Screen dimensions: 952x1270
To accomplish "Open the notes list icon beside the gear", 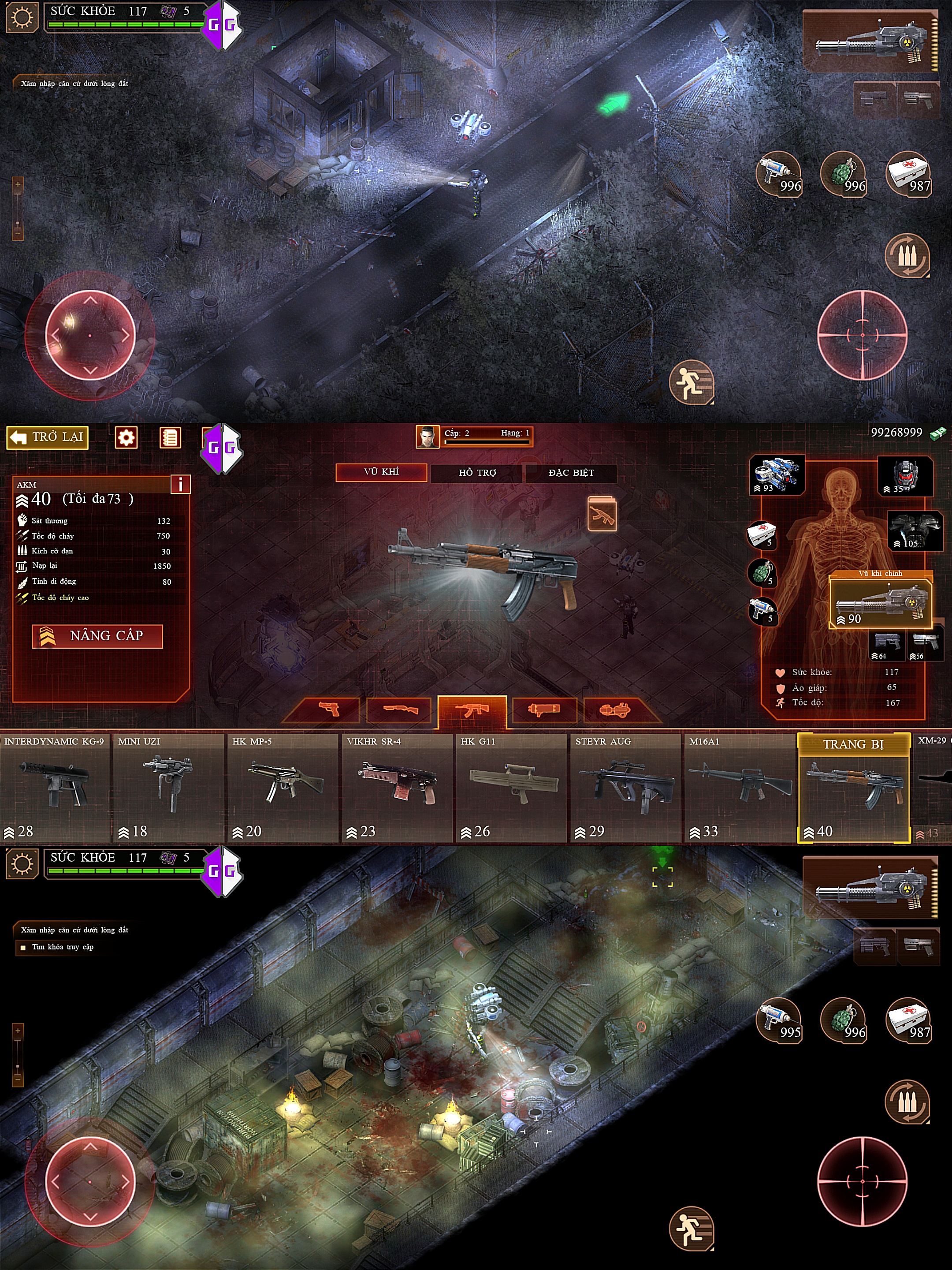I will tap(170, 438).
